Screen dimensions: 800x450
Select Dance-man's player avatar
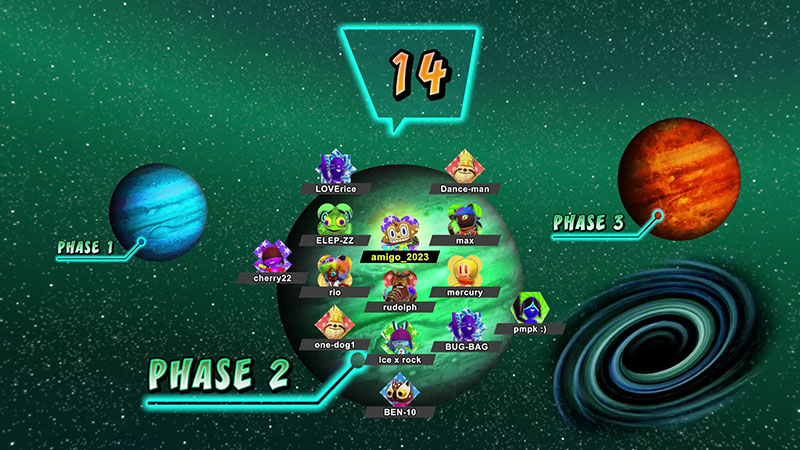[464, 167]
